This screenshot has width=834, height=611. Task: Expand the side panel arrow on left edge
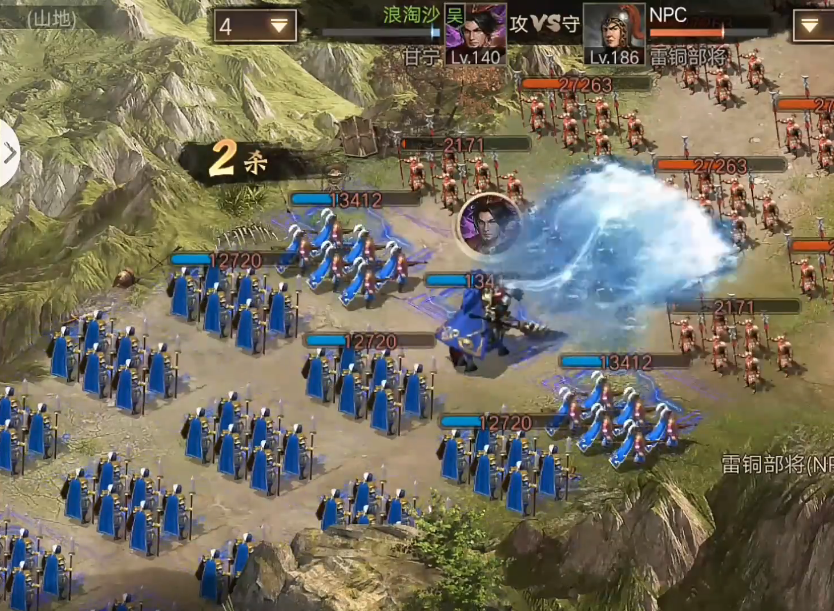tap(9, 154)
